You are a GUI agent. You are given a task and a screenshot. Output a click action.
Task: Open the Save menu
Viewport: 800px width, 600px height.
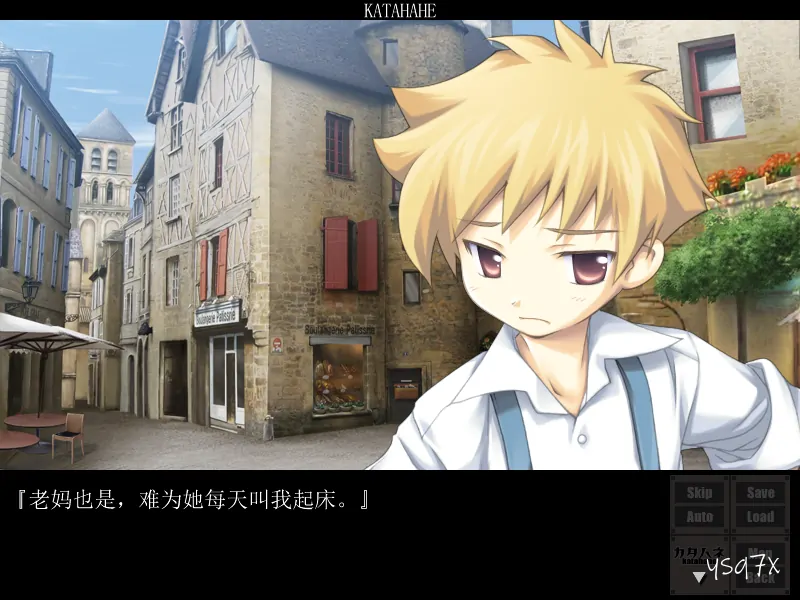click(x=760, y=492)
